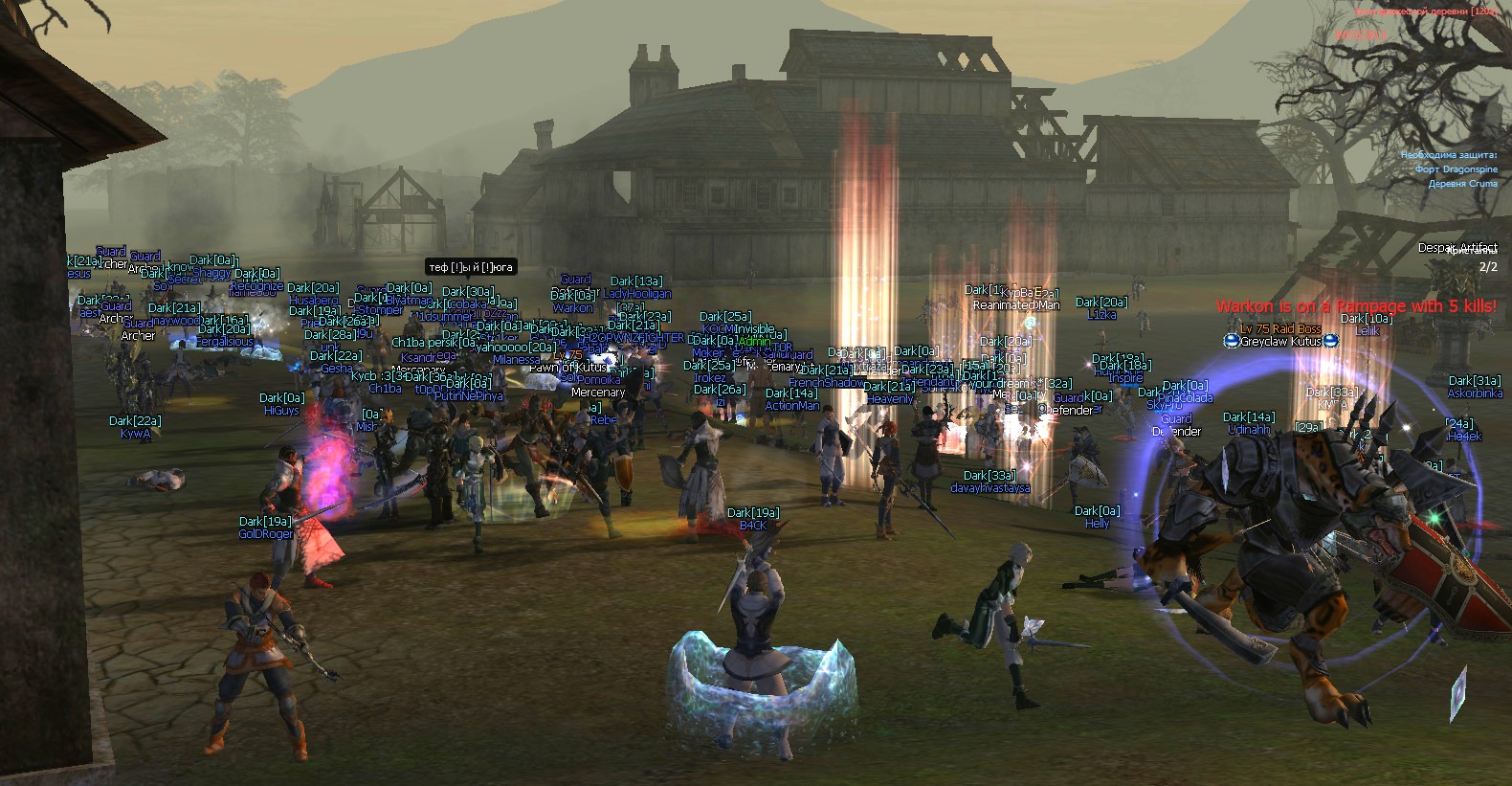The image size is (1512, 786).
Task: Click the blue orb icon left of Greyclaw Kutus
Action: (x=1232, y=341)
